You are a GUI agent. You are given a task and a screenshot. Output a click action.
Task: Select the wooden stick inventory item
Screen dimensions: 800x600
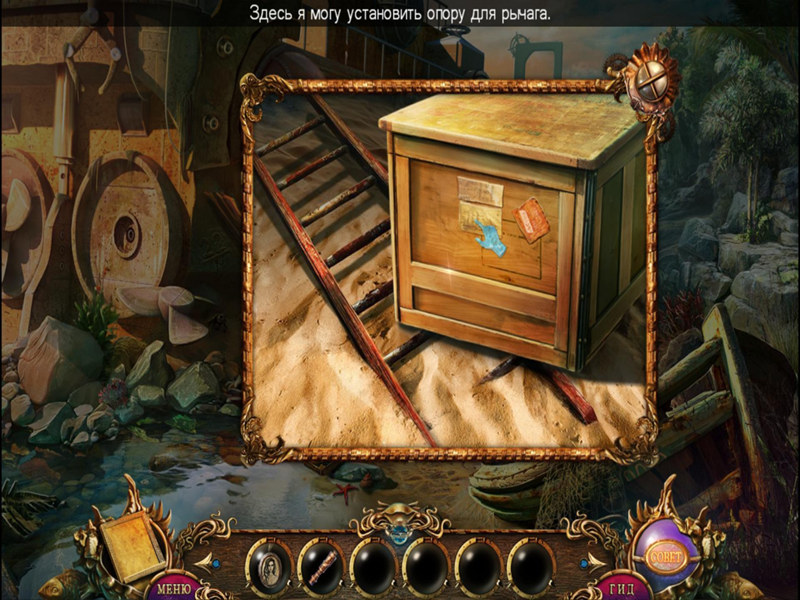322,567
